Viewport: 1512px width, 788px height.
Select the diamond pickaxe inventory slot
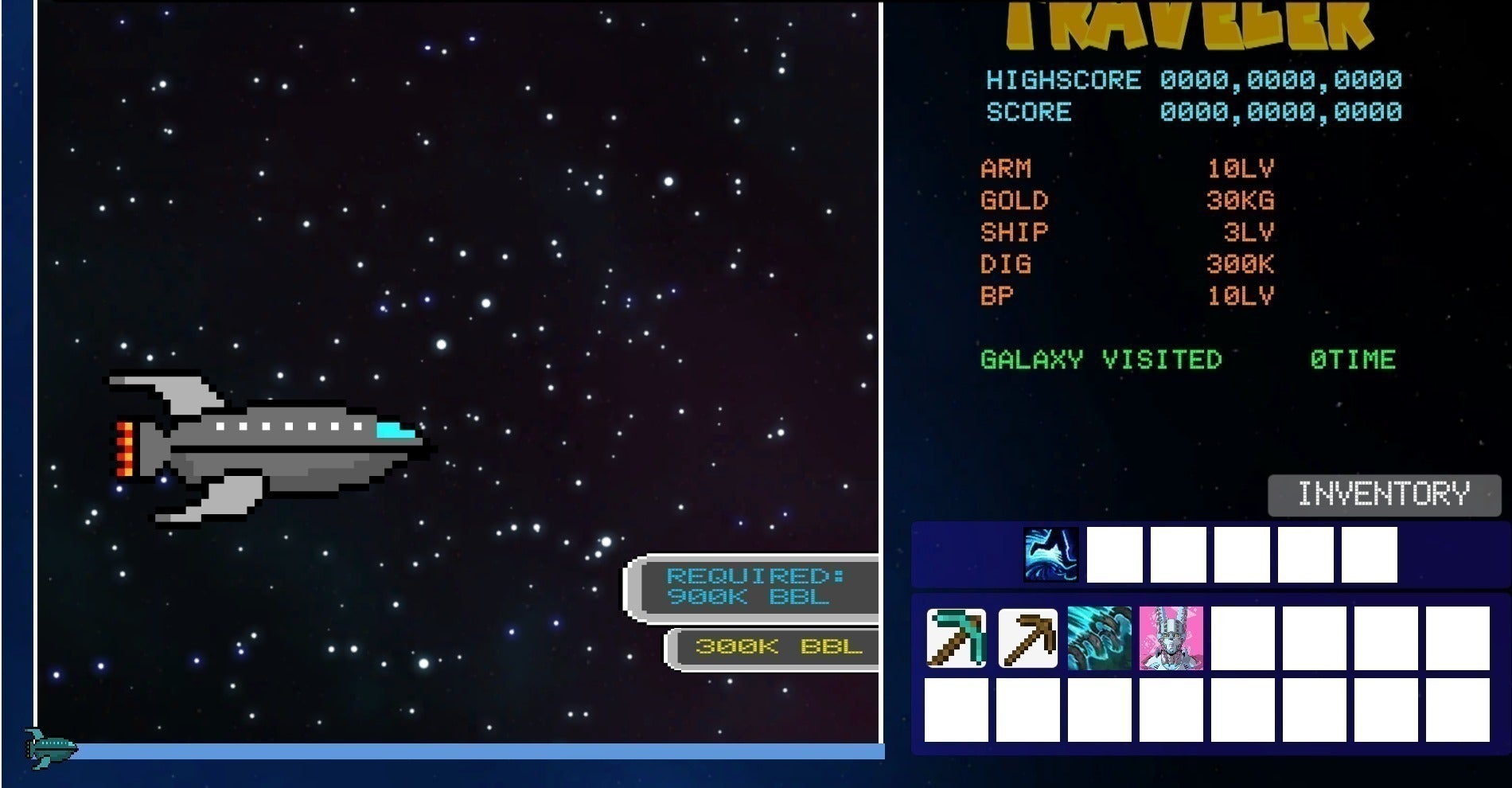[x=956, y=638]
